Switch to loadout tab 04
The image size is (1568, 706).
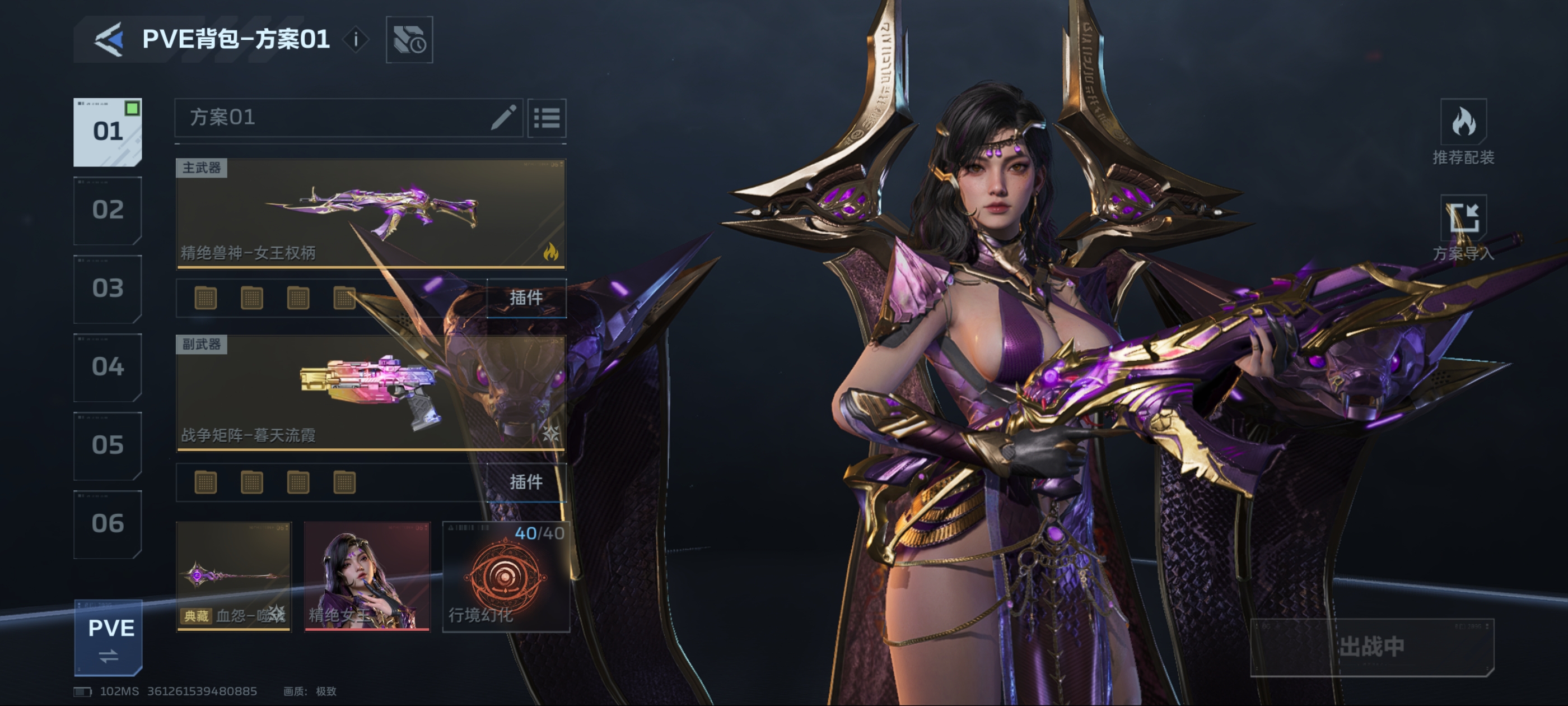coord(108,366)
